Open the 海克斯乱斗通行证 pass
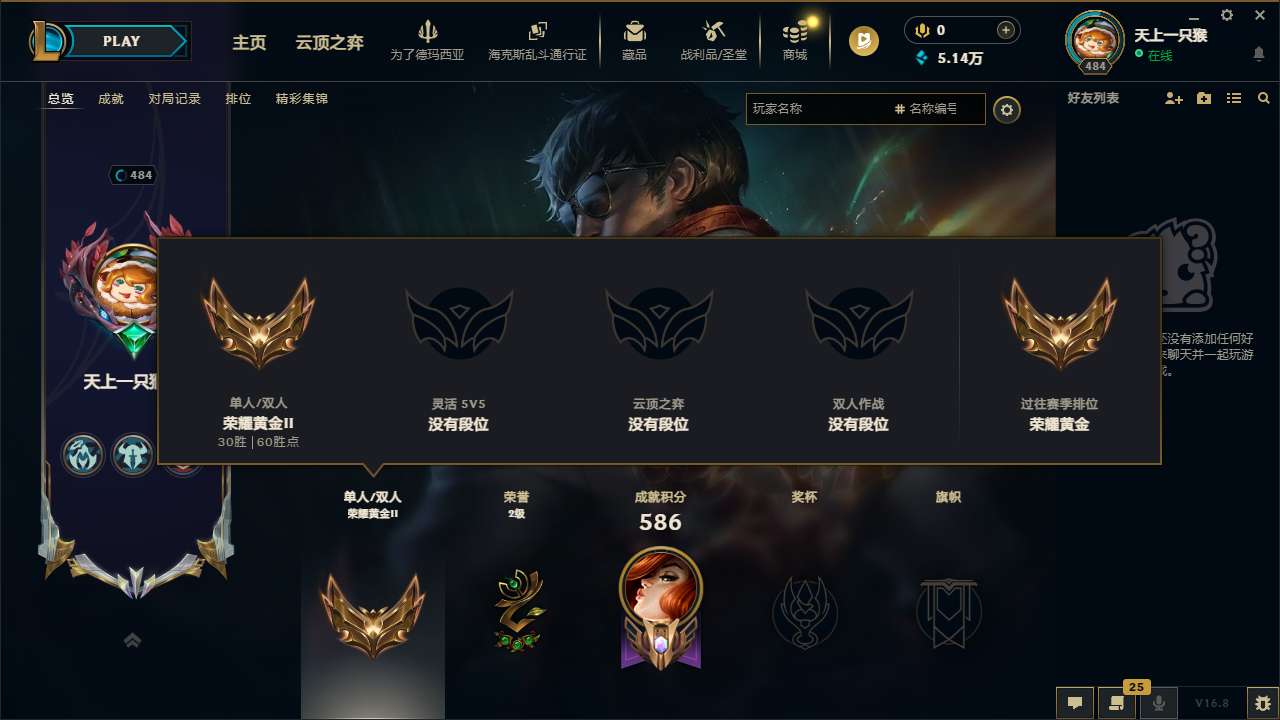The width and height of the screenshot is (1280, 720). pos(537,40)
